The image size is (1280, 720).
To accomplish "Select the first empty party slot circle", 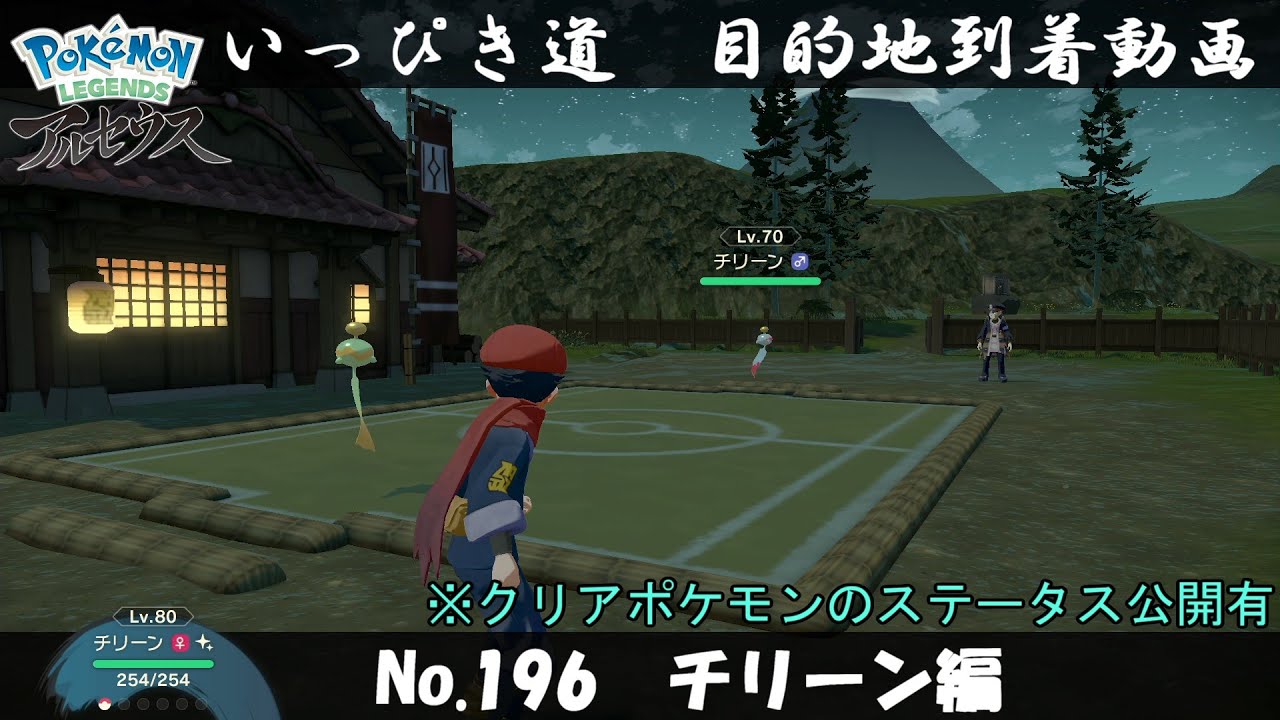I will click(x=123, y=703).
